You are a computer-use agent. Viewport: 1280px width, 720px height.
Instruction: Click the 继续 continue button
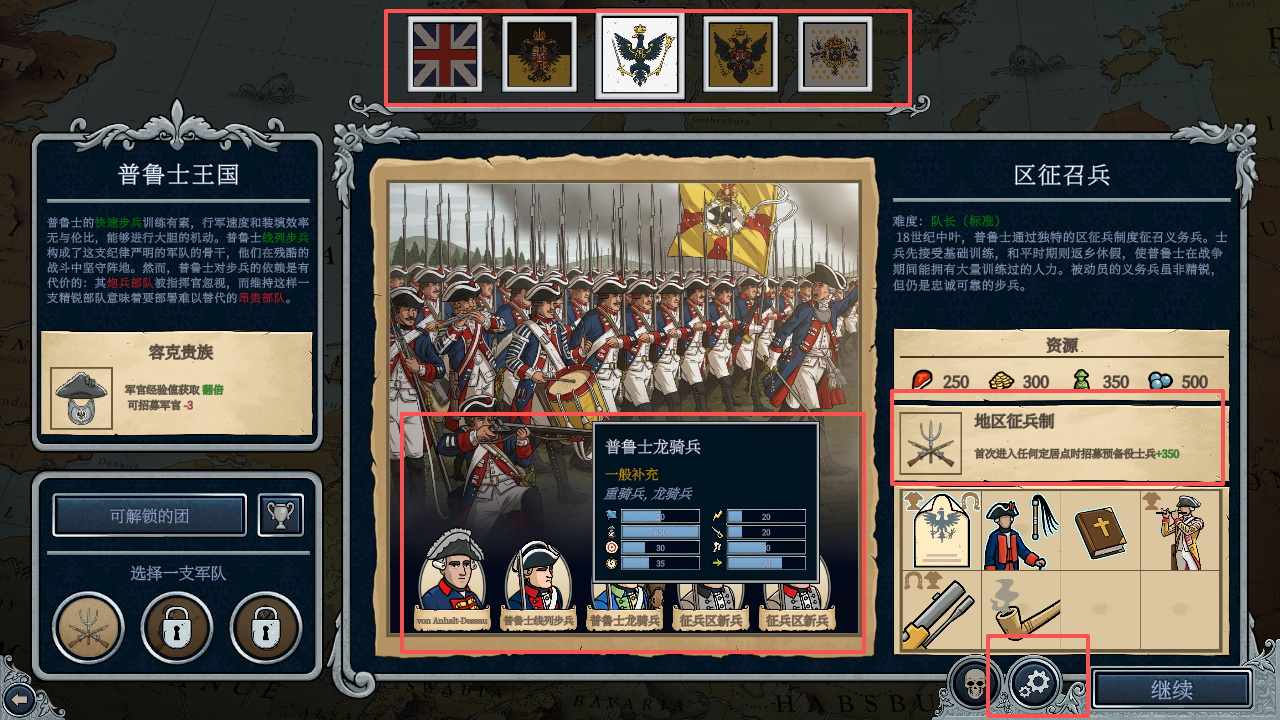click(1171, 690)
